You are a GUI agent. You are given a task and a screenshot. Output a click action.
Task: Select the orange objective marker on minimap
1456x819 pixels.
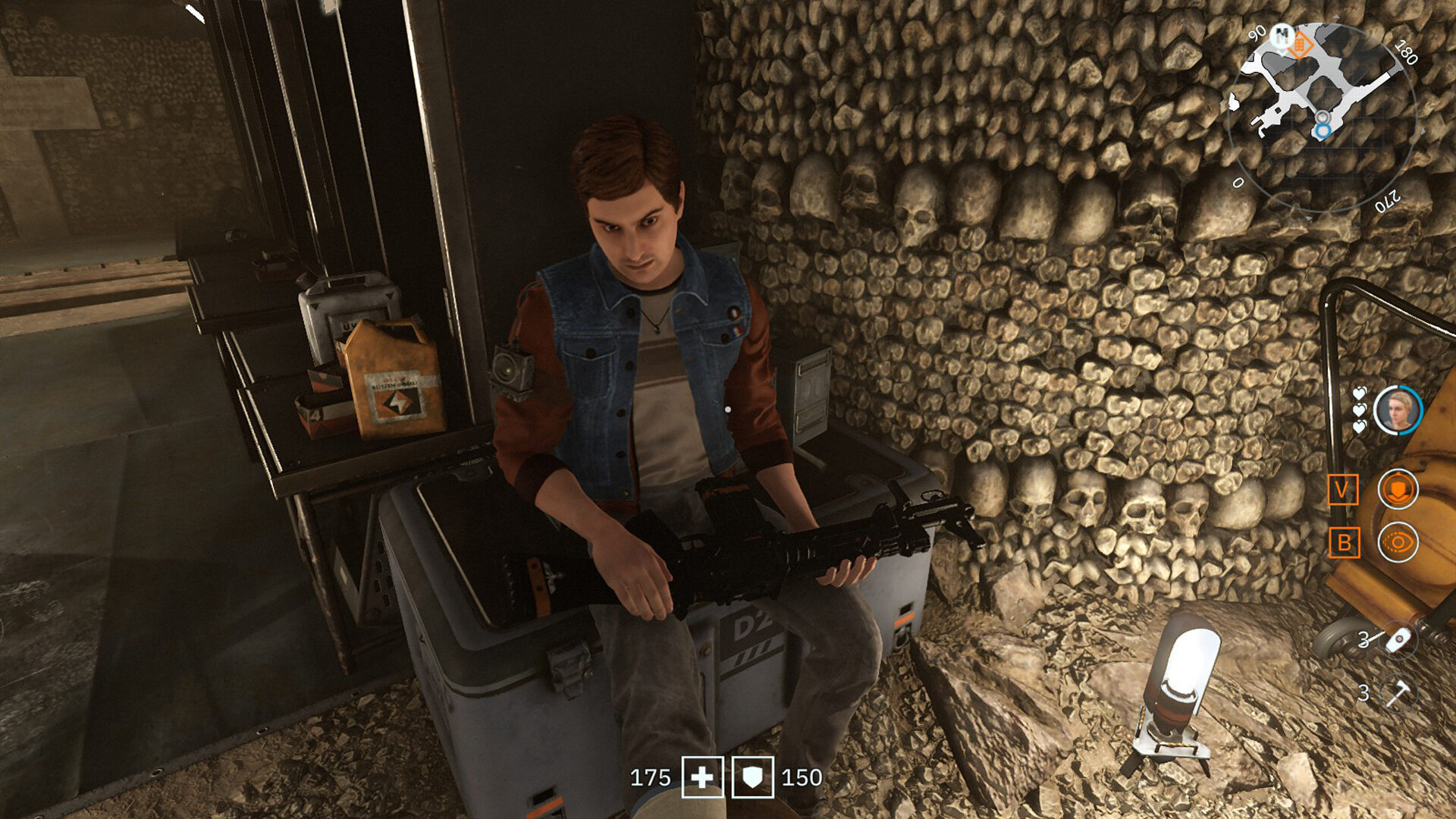(x=1300, y=45)
